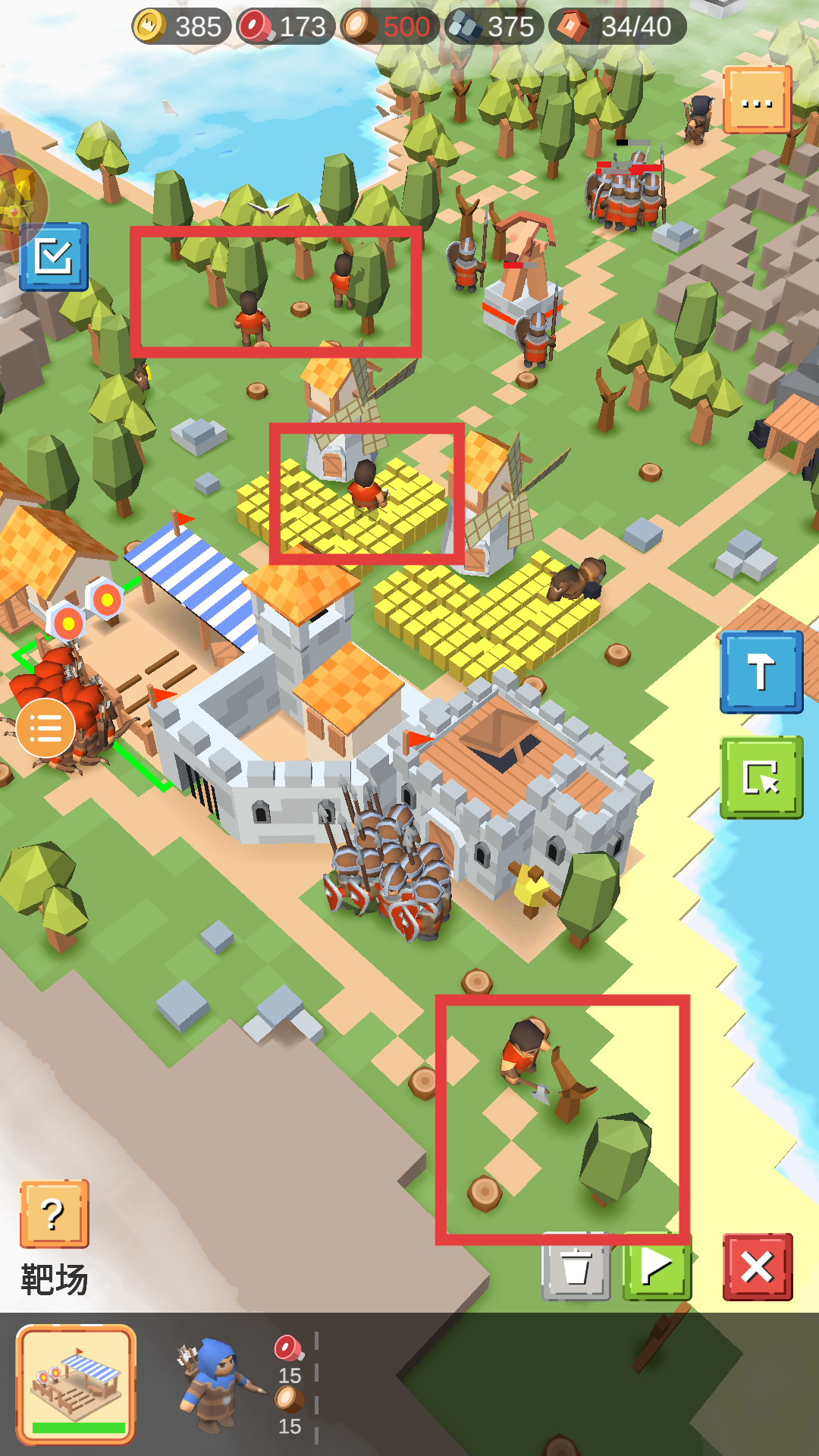The width and height of the screenshot is (819, 1456).
Task: Delete building with the trash can button
Action: pos(576,1267)
